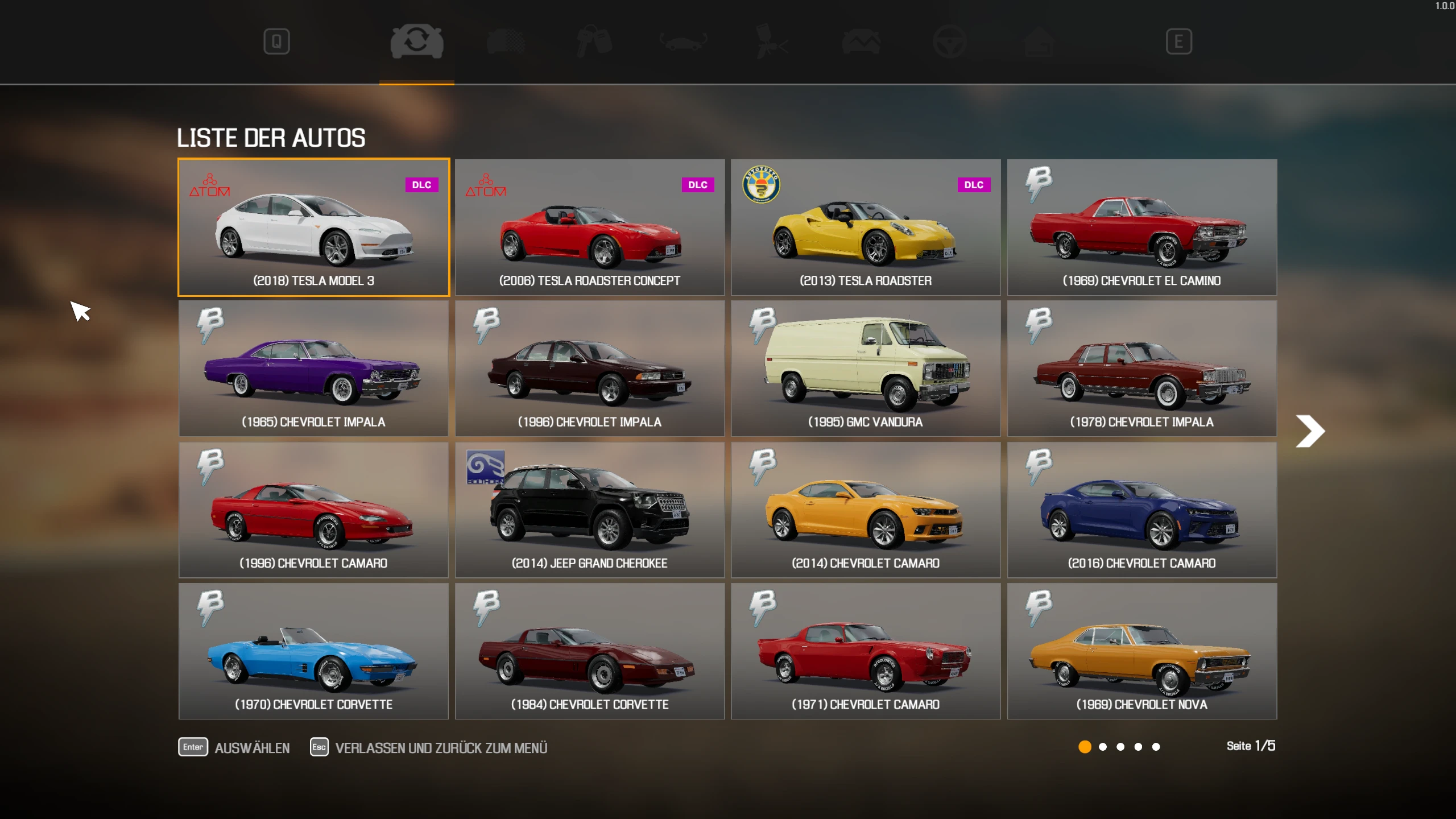Select the page 3 dot indicator

[x=1121, y=747]
